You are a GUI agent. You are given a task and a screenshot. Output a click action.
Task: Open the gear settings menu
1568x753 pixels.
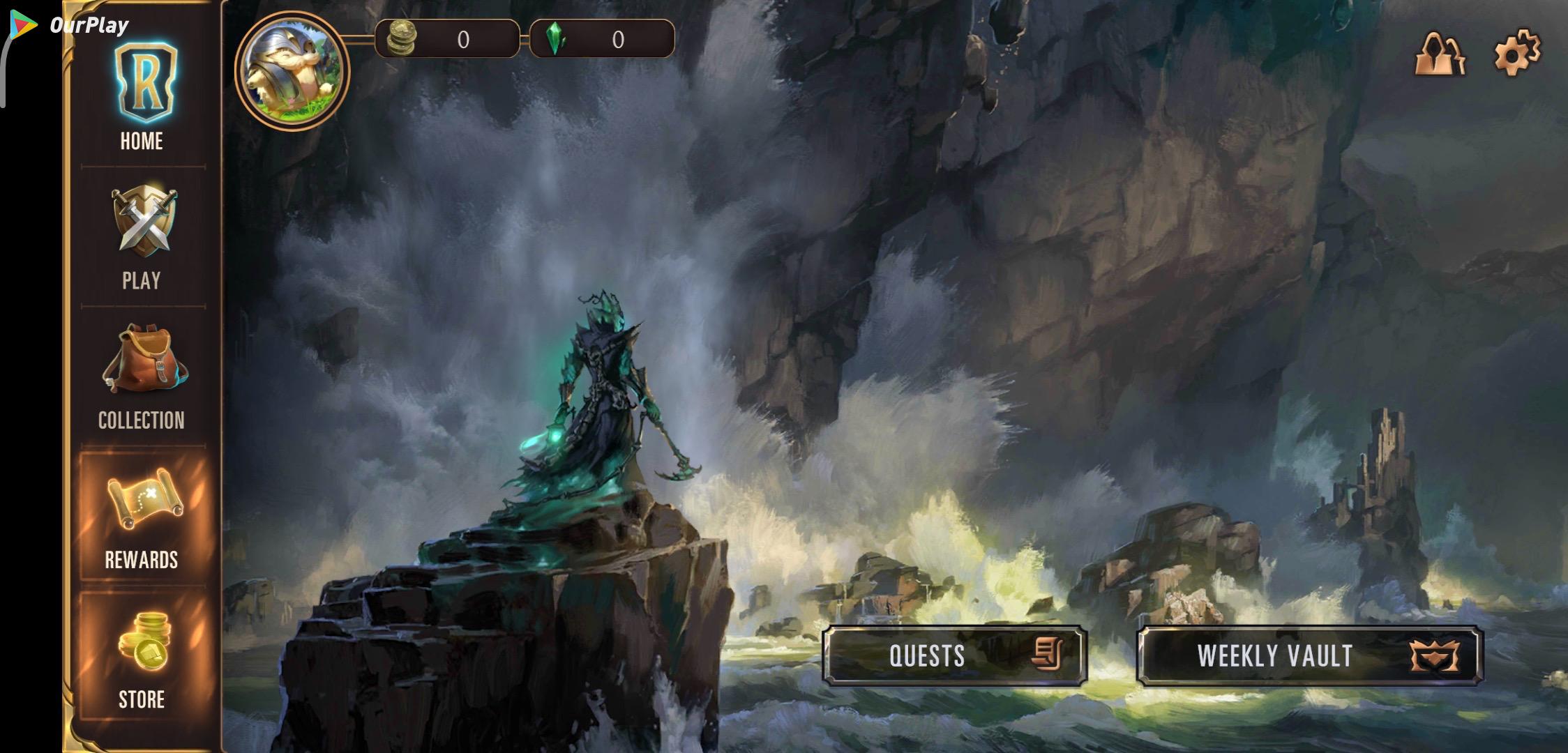[x=1516, y=53]
